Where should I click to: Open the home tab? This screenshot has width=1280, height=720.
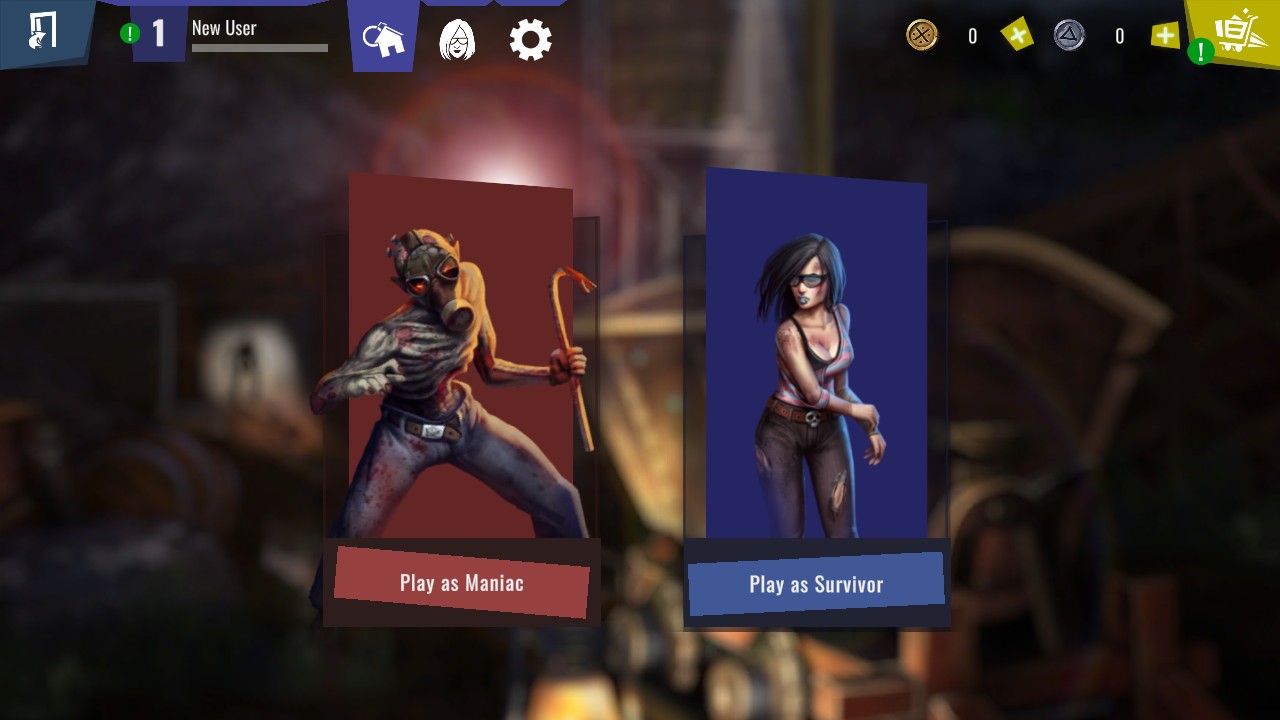(x=385, y=40)
